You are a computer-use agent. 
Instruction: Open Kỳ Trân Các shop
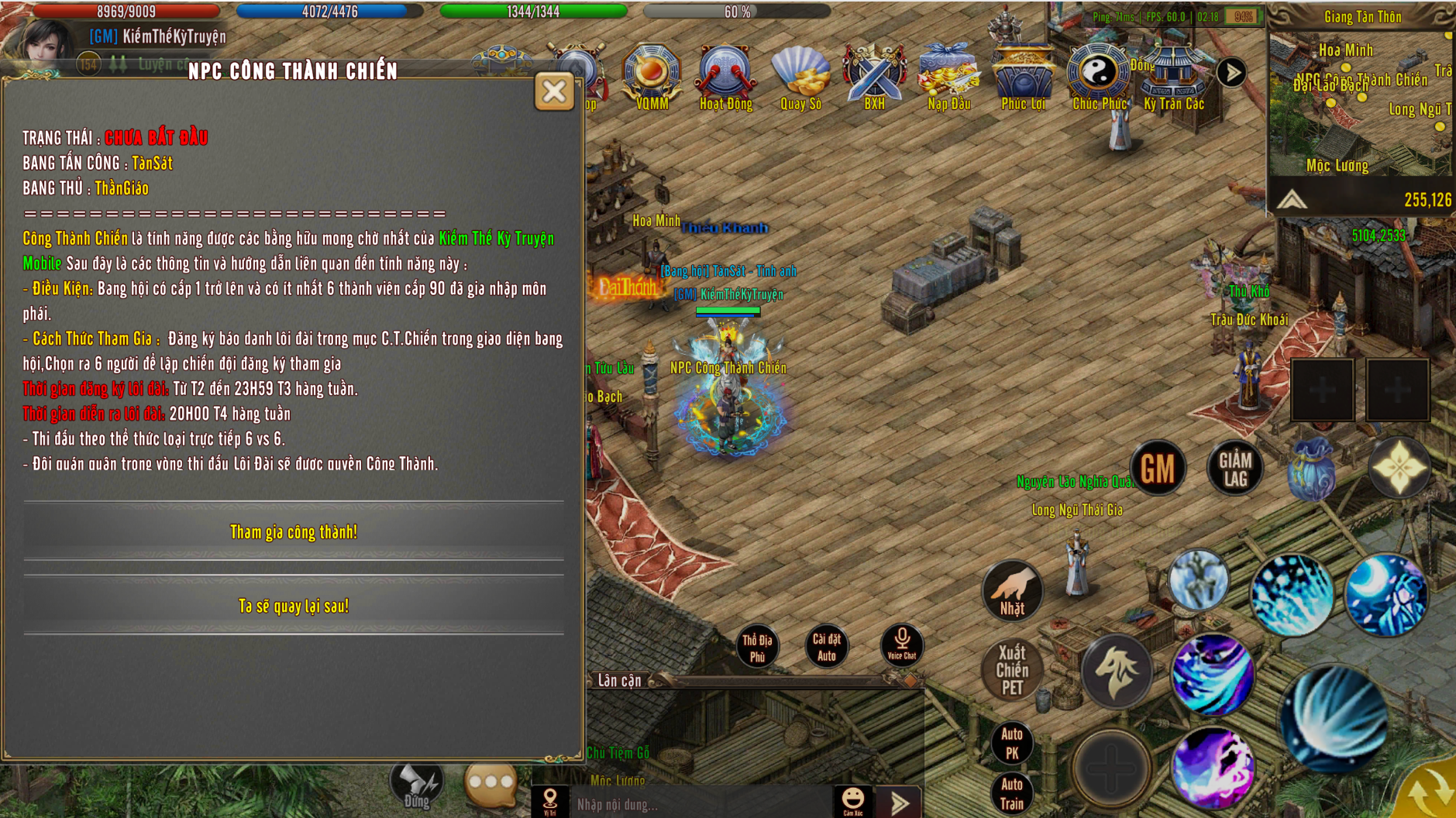point(1173,76)
